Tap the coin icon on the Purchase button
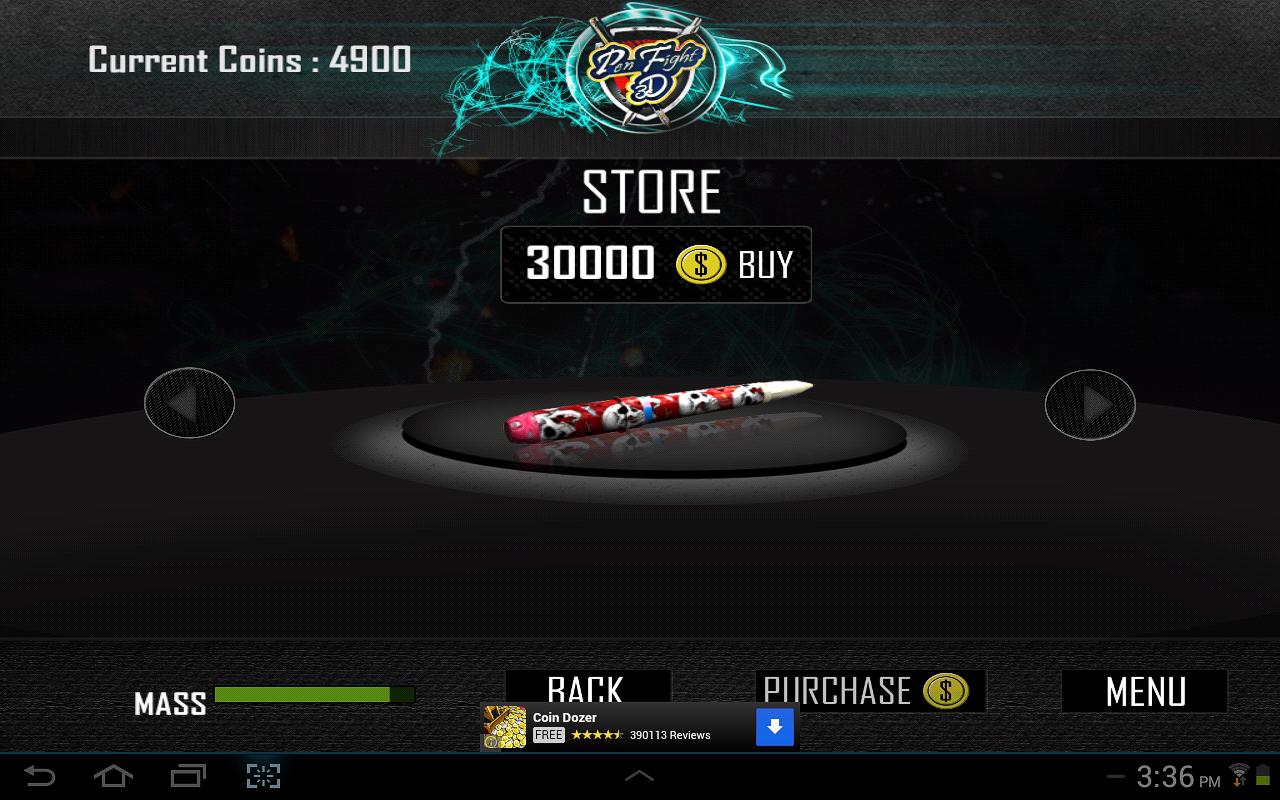 coord(944,691)
